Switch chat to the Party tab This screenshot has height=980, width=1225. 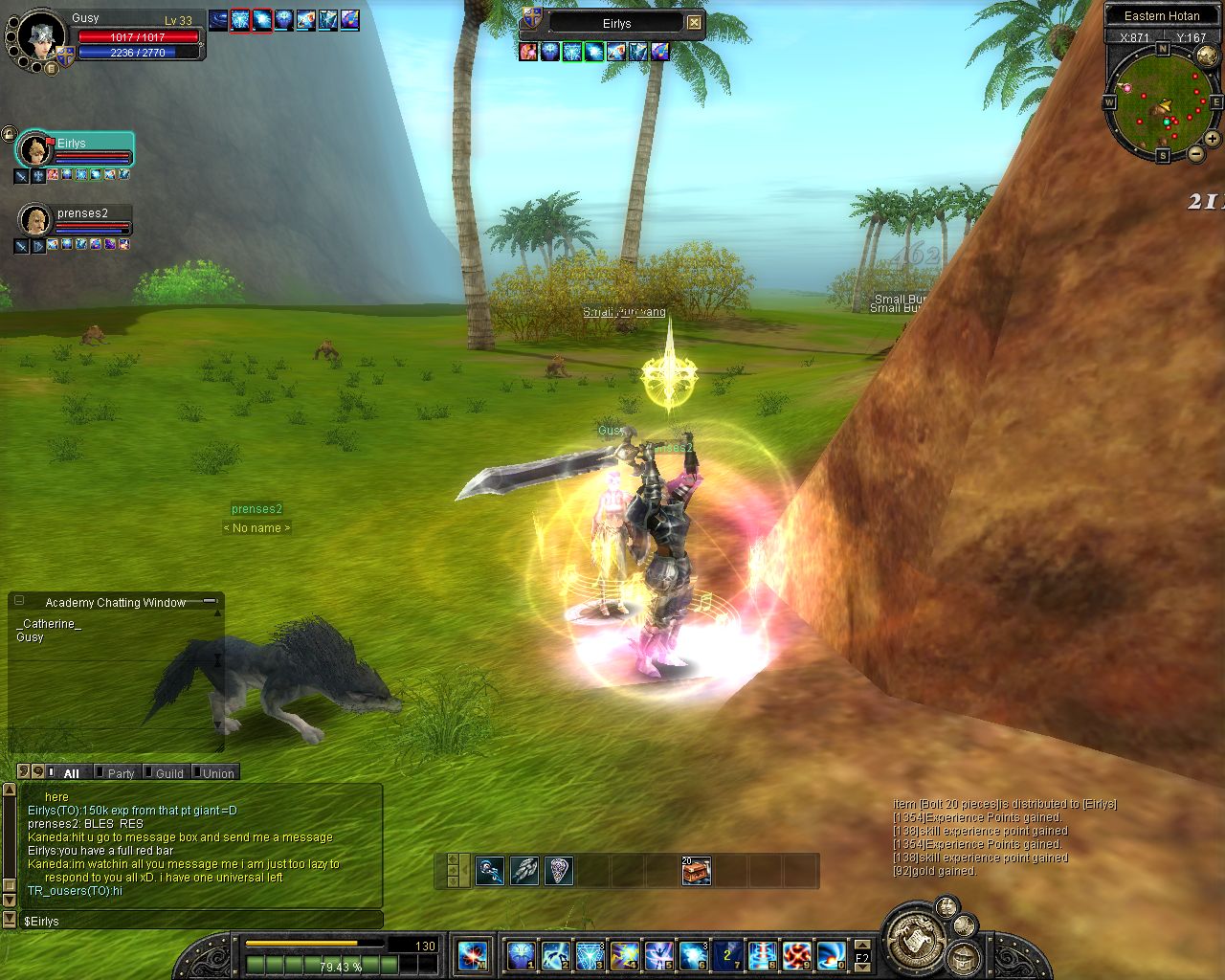(121, 773)
